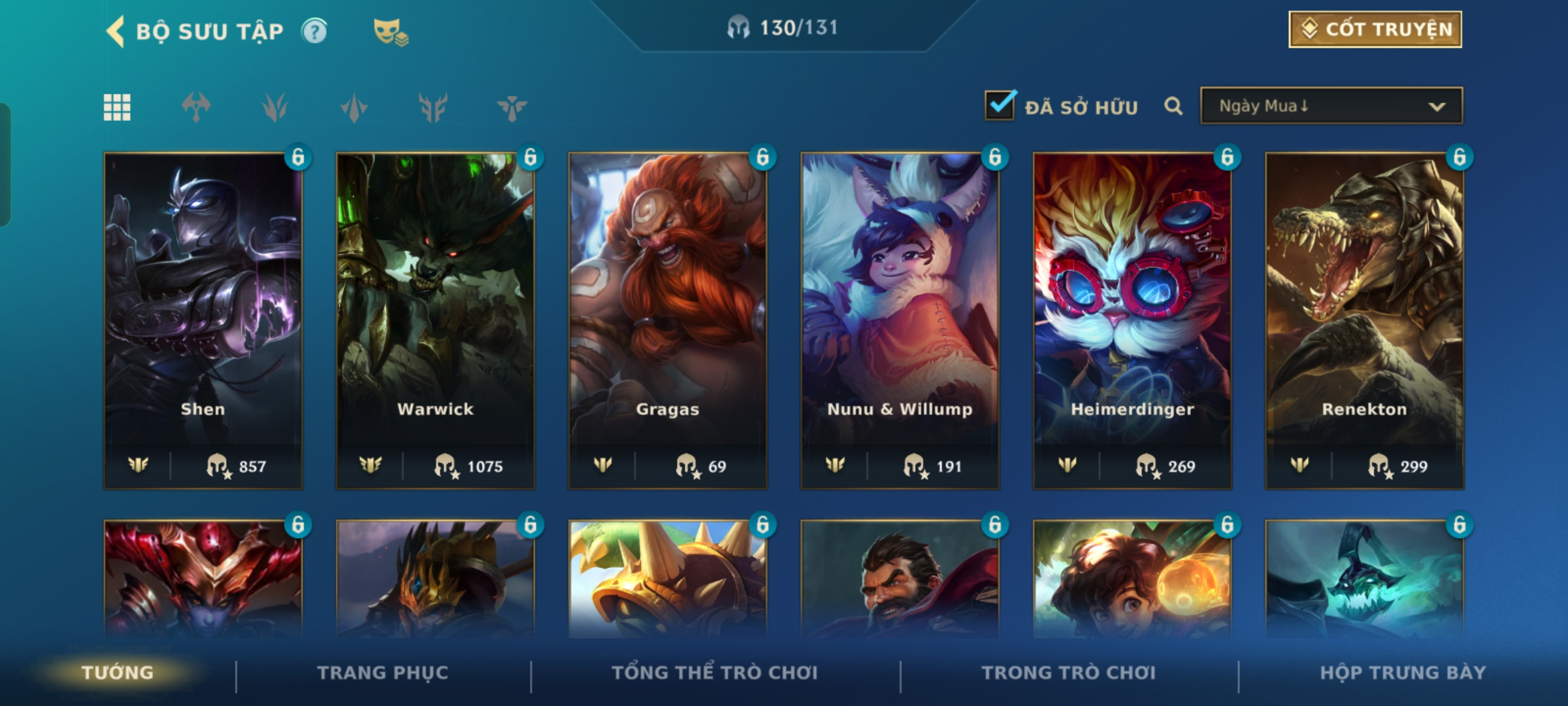Viewport: 1568px width, 706px height.
Task: Go back from Bộ Sưu Tập
Action: [116, 31]
